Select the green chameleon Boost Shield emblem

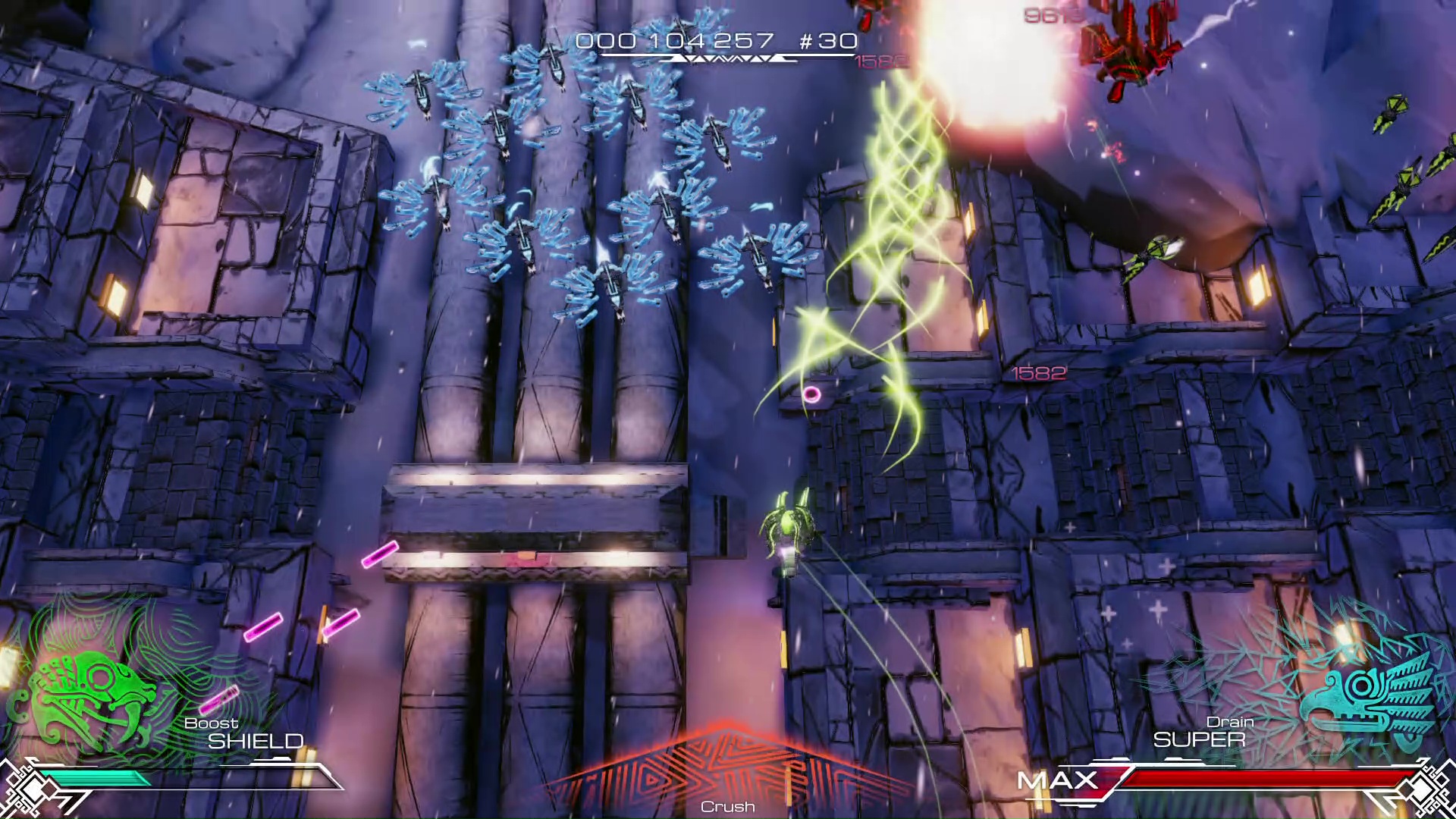tap(91, 694)
